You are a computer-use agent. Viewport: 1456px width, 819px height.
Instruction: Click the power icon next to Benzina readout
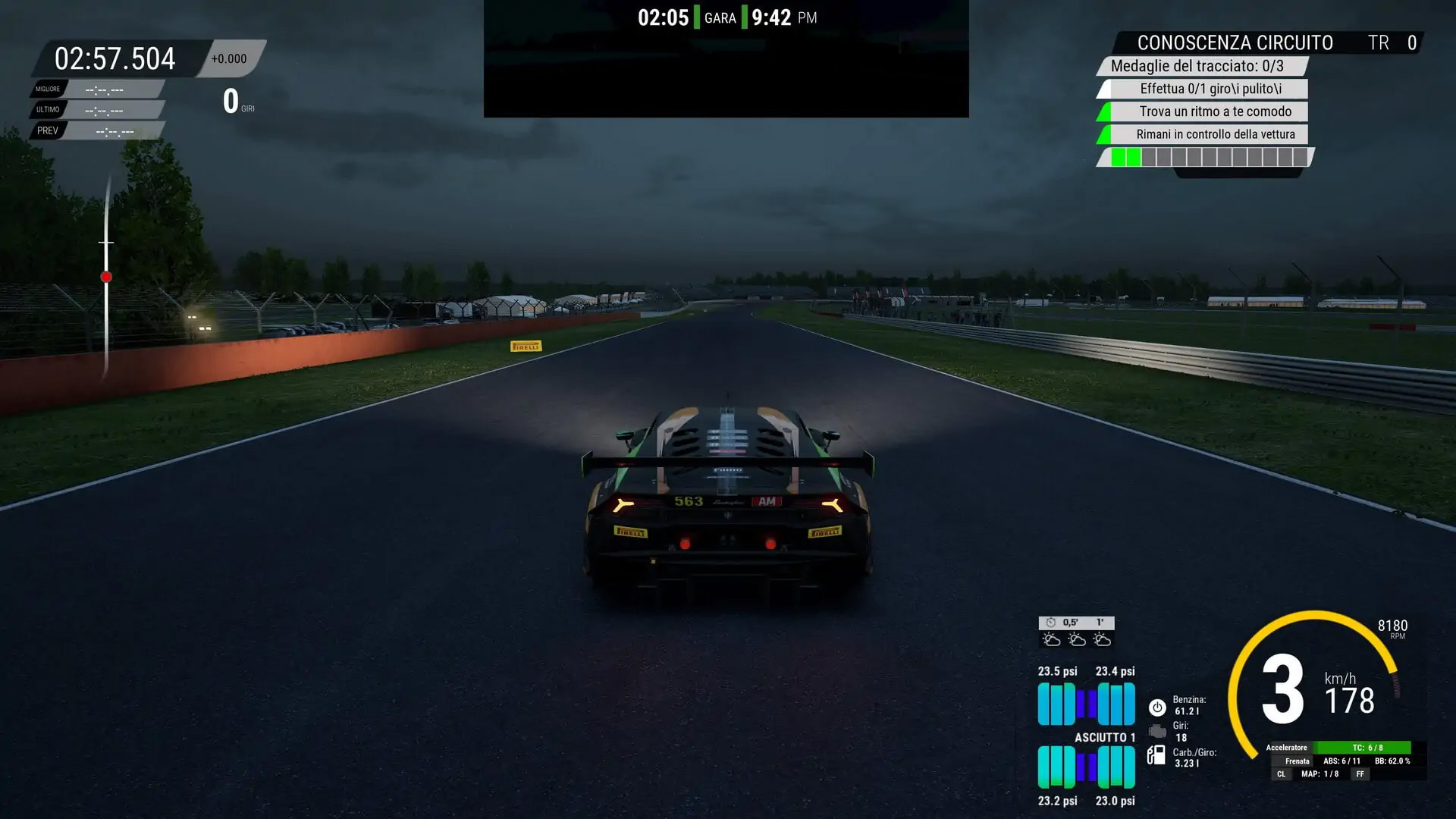pos(1156,708)
